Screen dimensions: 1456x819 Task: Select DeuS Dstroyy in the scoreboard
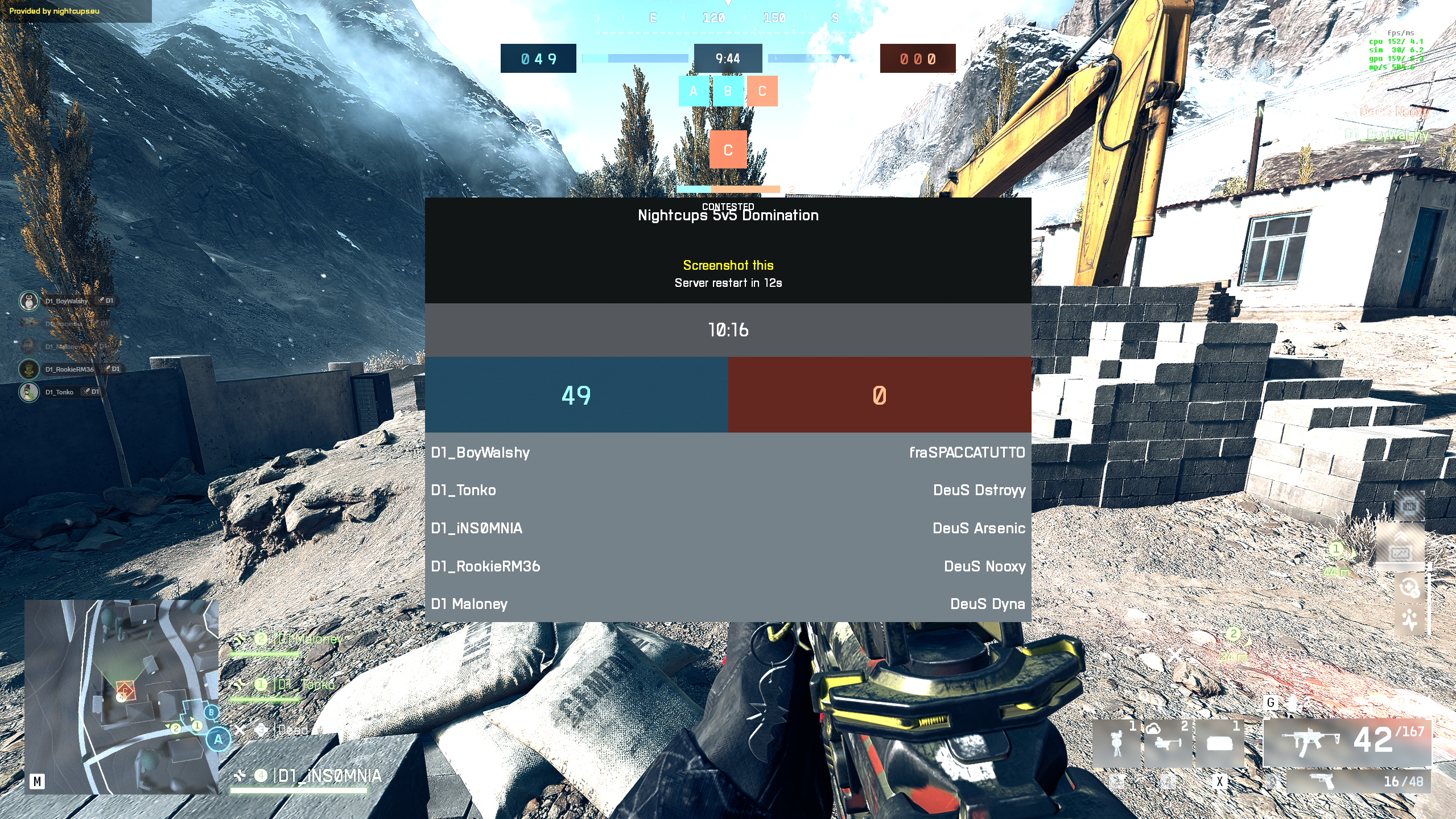pos(979,490)
